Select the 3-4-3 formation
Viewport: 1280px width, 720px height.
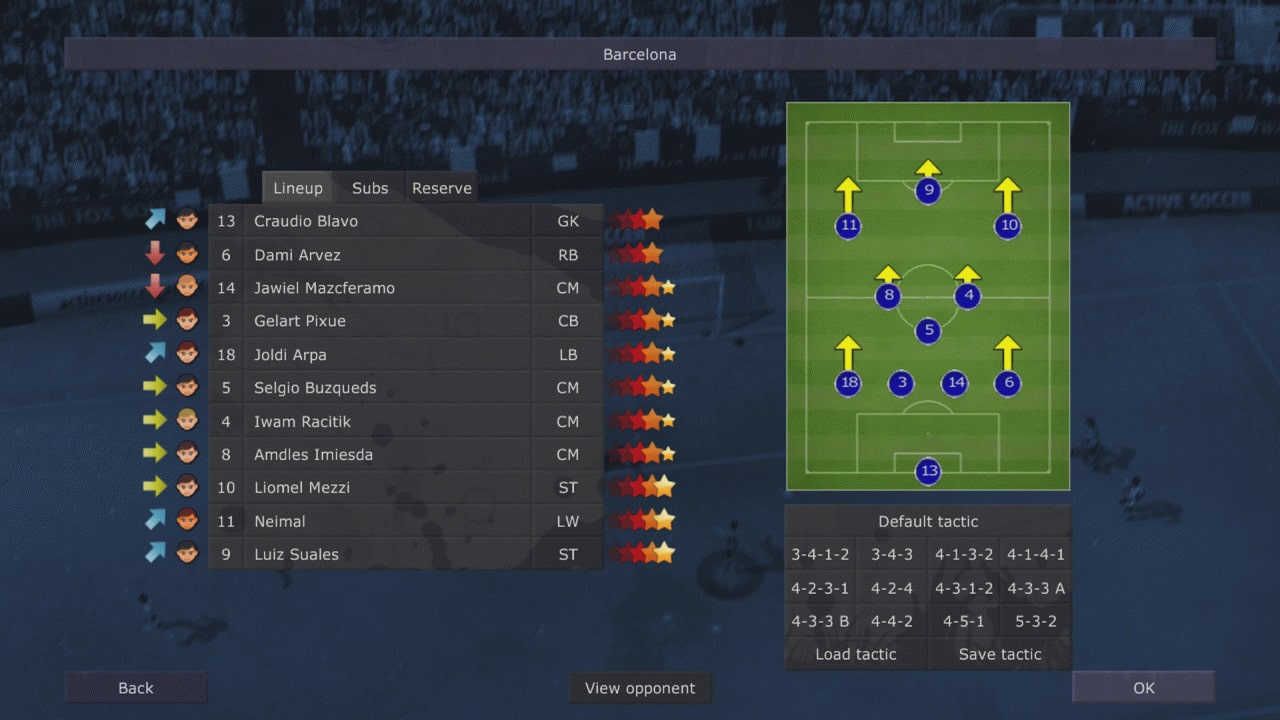[892, 555]
